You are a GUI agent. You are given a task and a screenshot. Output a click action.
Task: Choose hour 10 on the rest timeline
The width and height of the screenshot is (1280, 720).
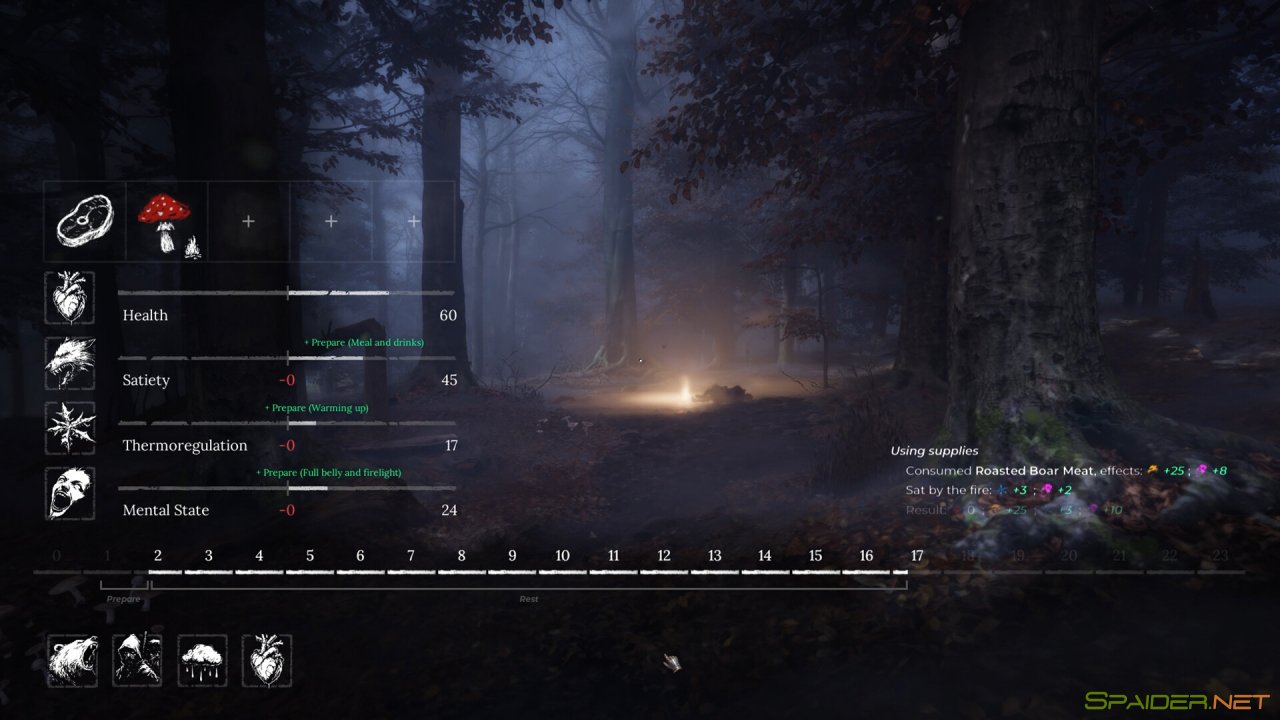(x=563, y=557)
